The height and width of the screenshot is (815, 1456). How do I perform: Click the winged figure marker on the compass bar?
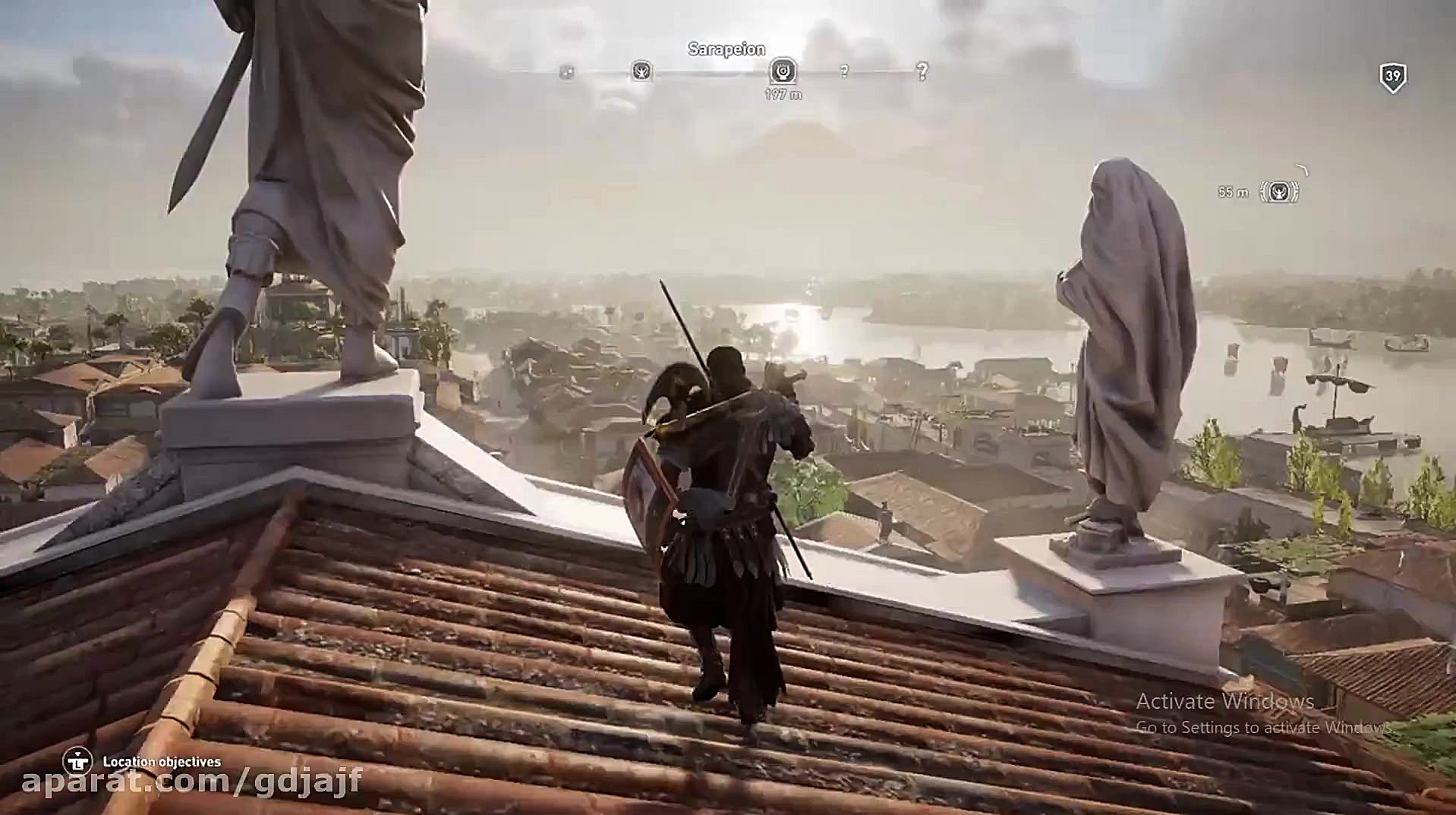[x=641, y=72]
